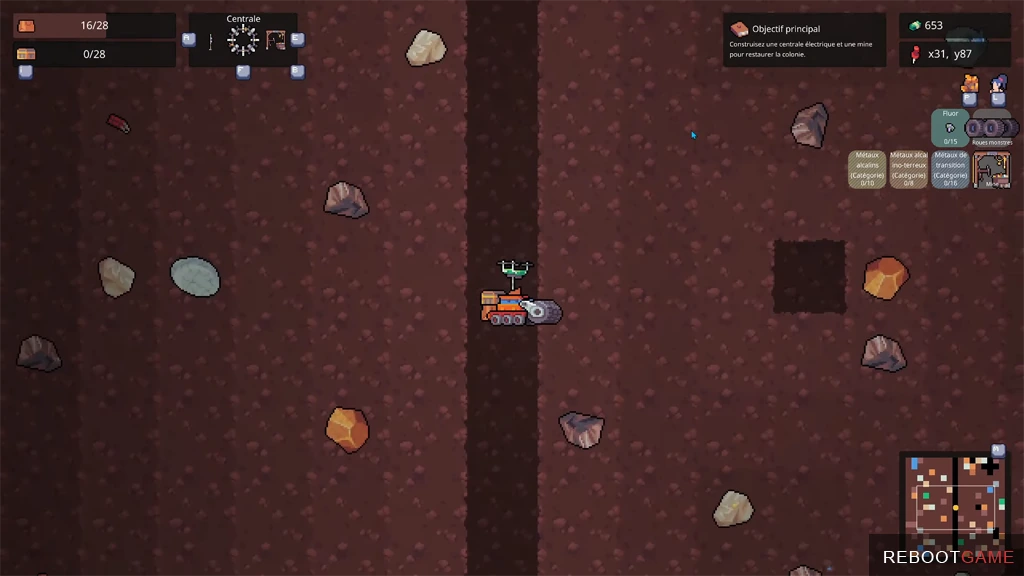1024x576 pixels.
Task: Open the Métaux alcalins category card
Action: (x=867, y=169)
